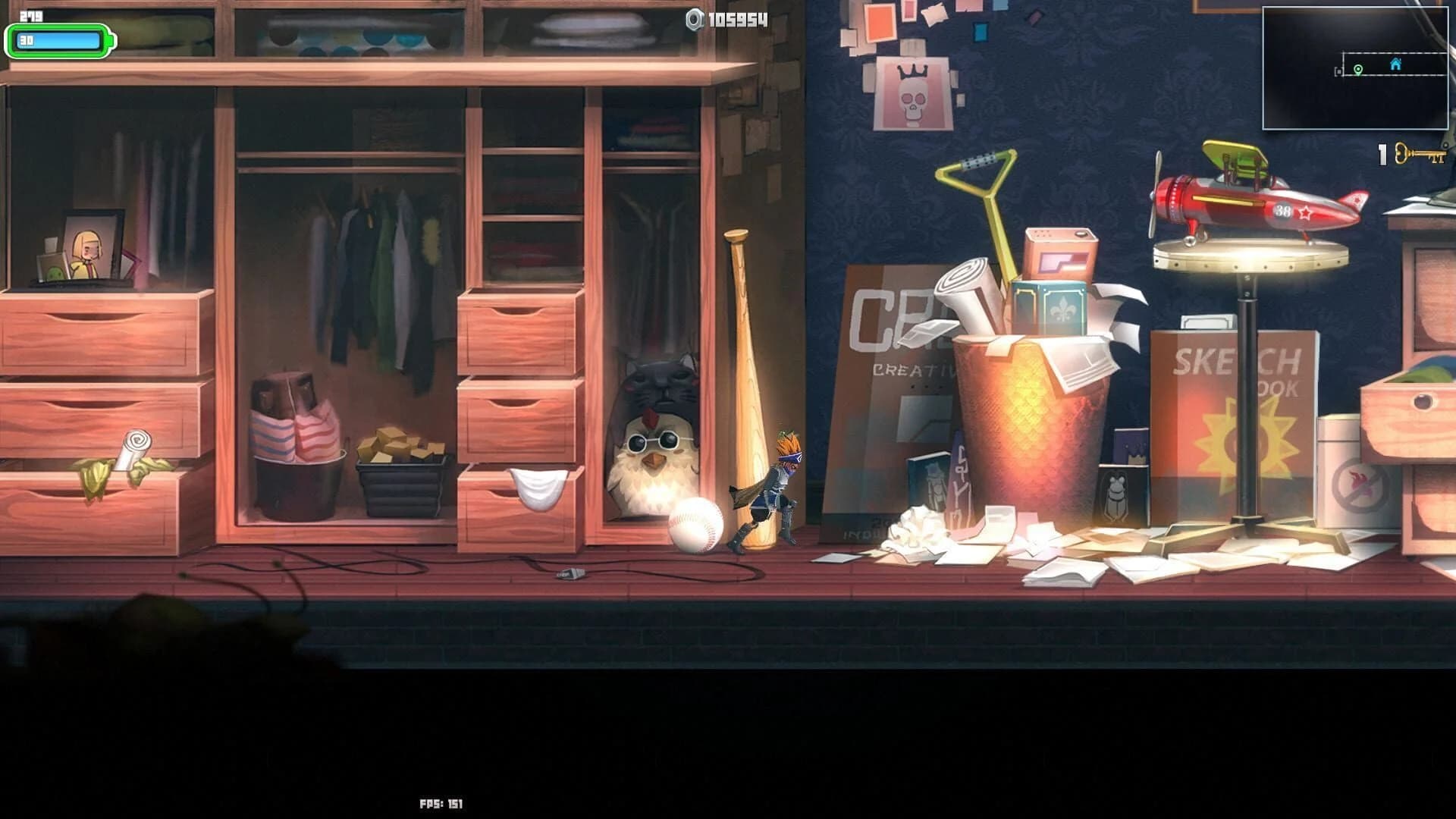Screen dimensions: 1456x819
Task: Click the green location pin on the minimap
Action: 1358,71
